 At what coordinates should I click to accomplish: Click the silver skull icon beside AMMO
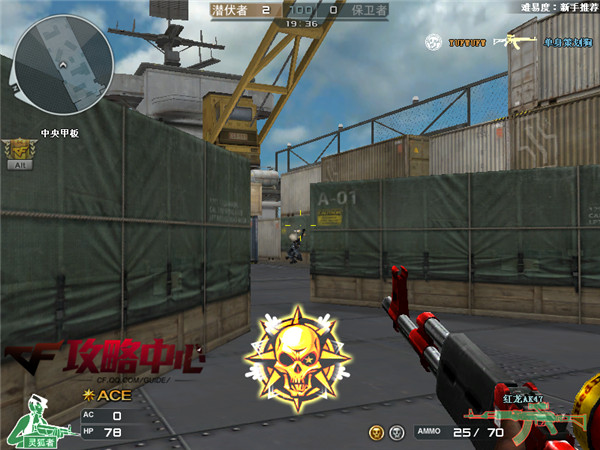pyautogui.click(x=396, y=432)
